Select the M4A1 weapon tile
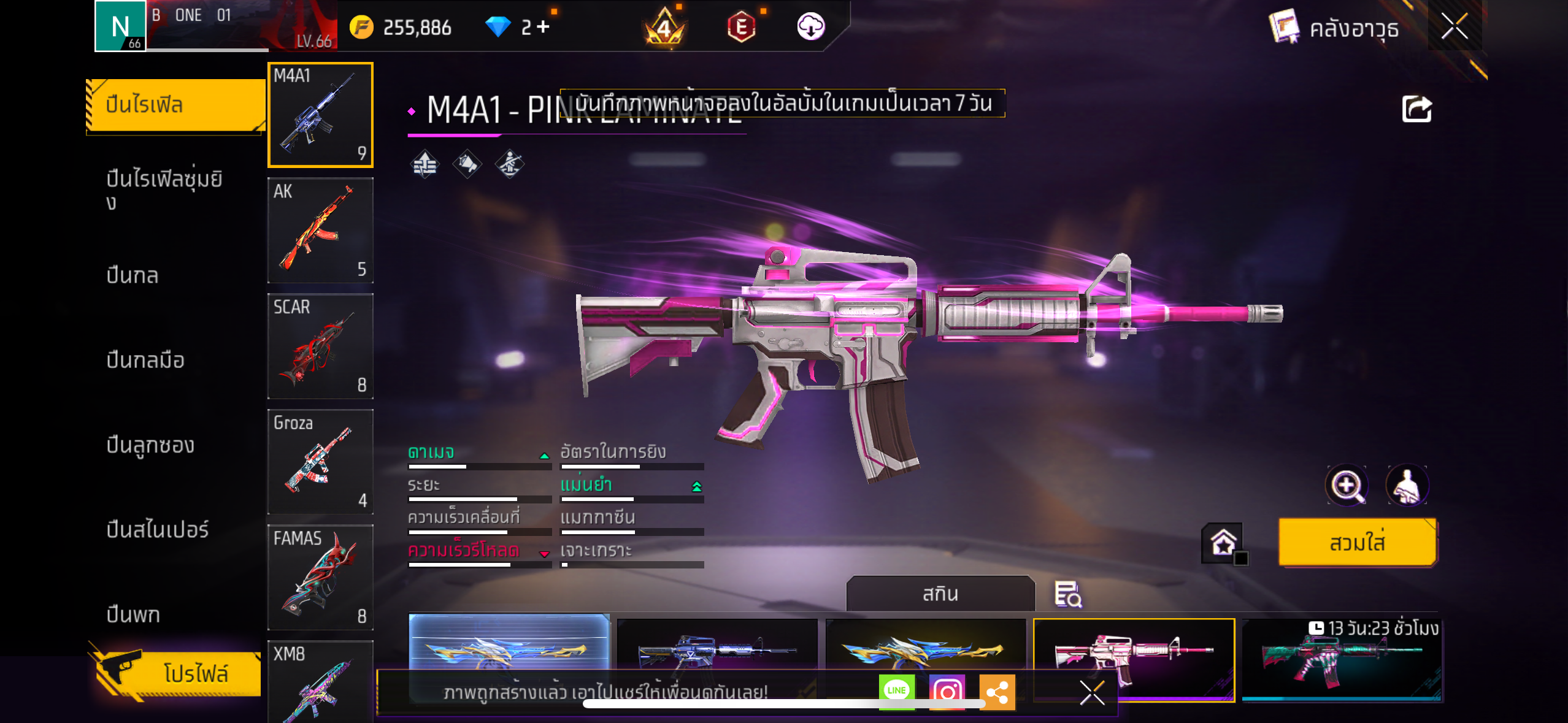Image resolution: width=1568 pixels, height=723 pixels. (x=320, y=115)
